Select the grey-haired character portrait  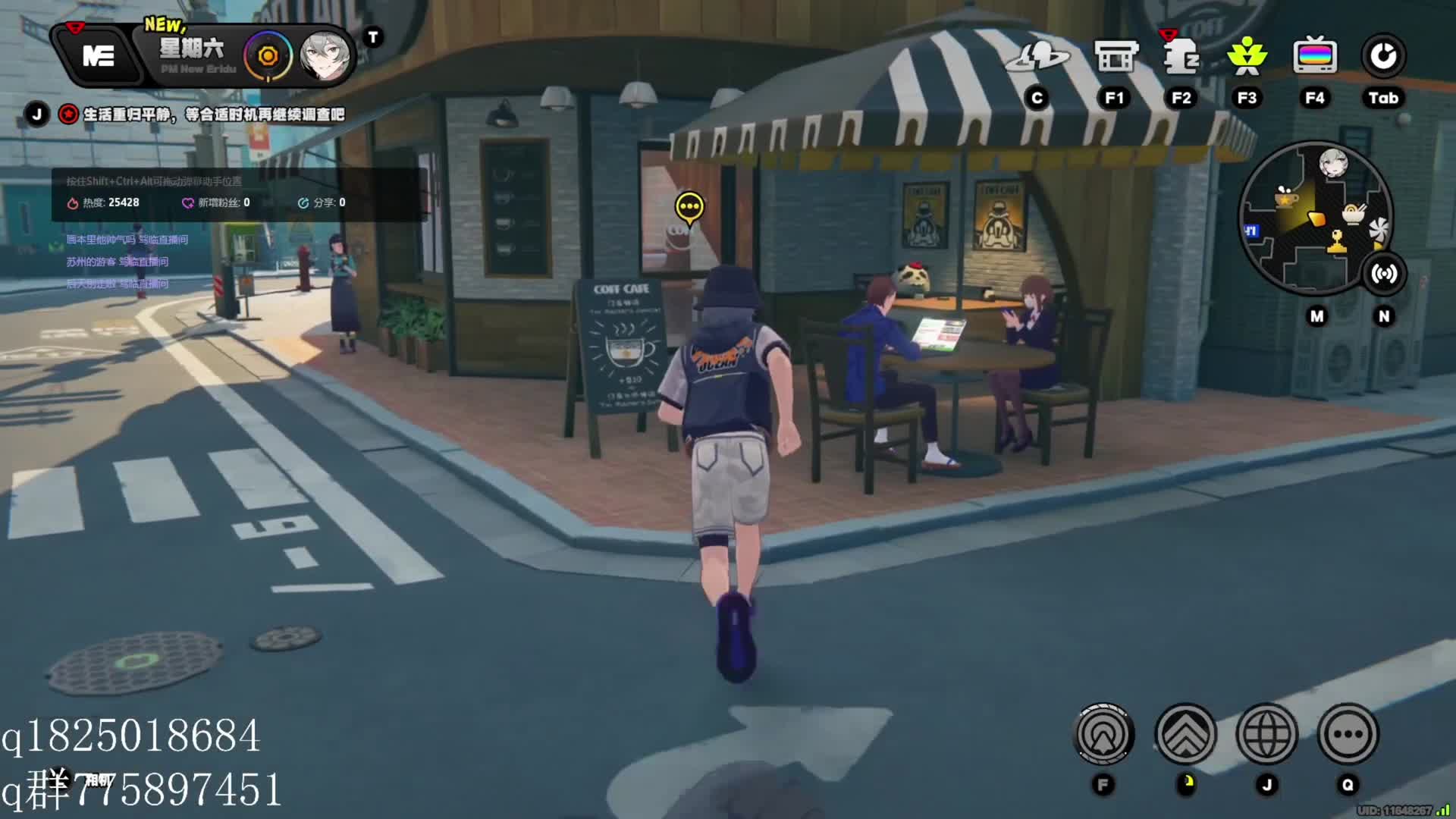click(x=325, y=56)
